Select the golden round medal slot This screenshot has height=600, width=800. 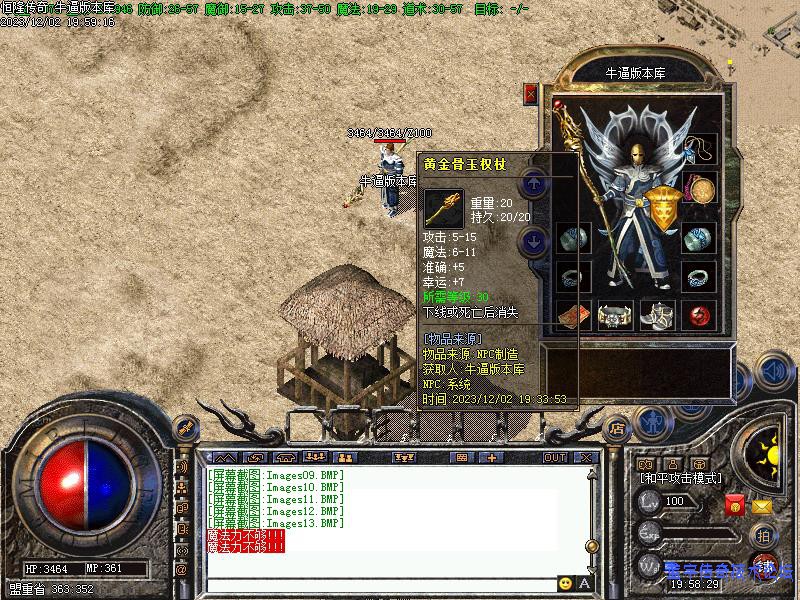700,188
